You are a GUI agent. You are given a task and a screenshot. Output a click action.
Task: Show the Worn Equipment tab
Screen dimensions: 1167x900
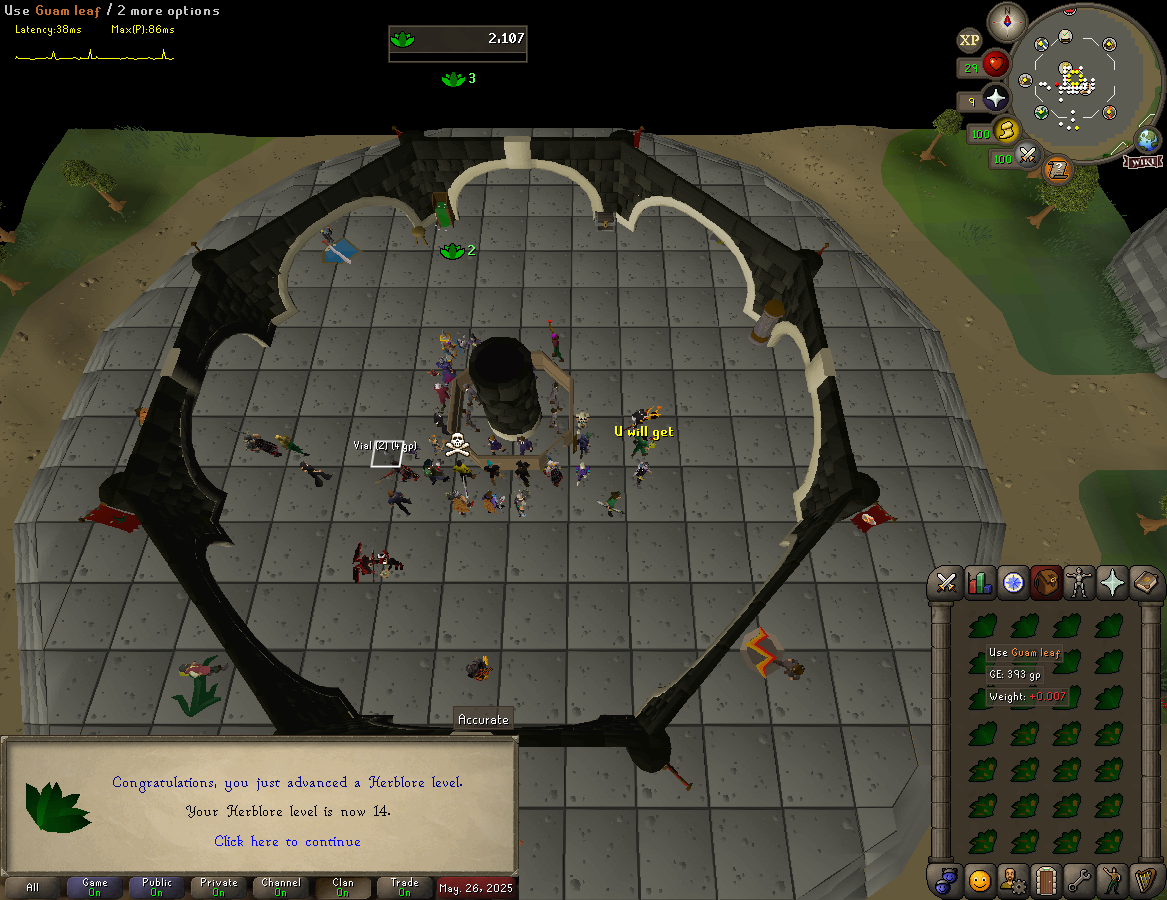[x=1079, y=582]
